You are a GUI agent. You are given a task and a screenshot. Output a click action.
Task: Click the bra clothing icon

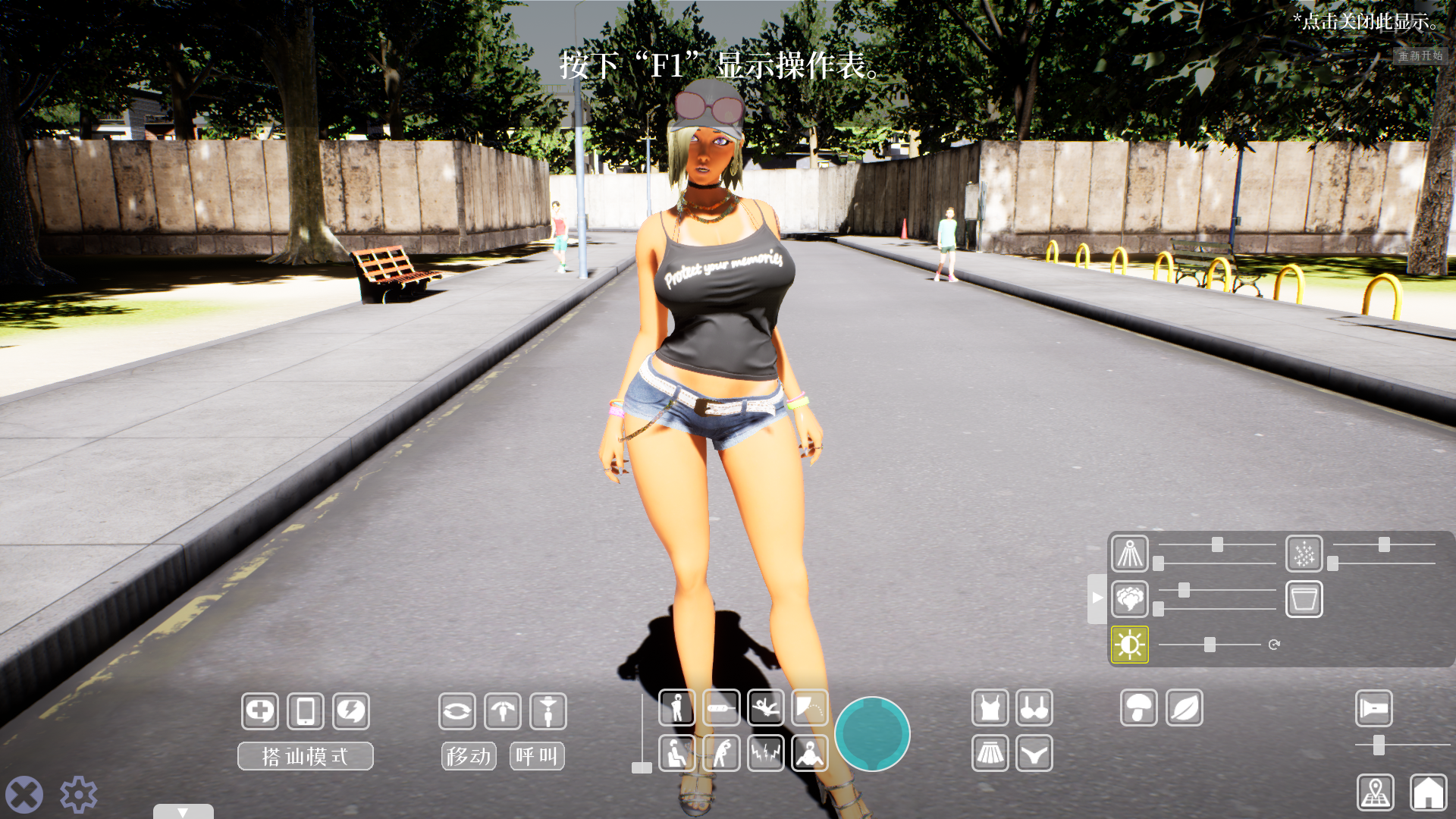[x=1034, y=708]
